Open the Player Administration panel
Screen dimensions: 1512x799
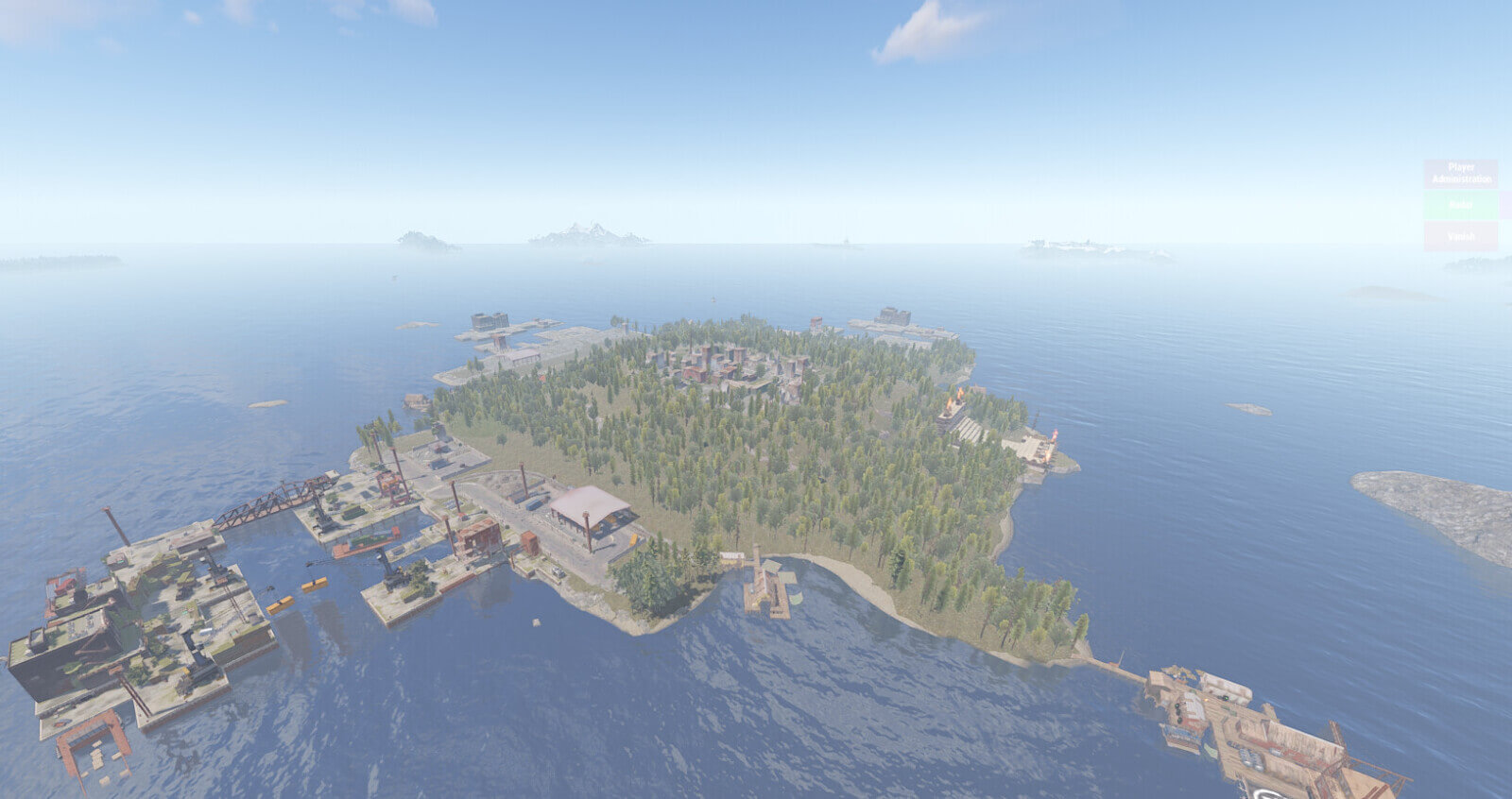coord(1461,174)
